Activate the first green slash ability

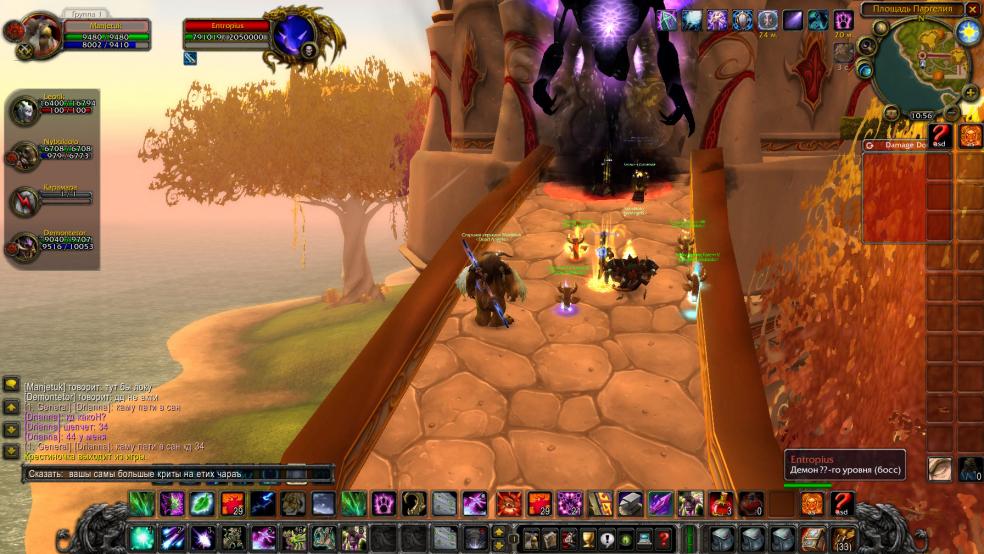141,503
